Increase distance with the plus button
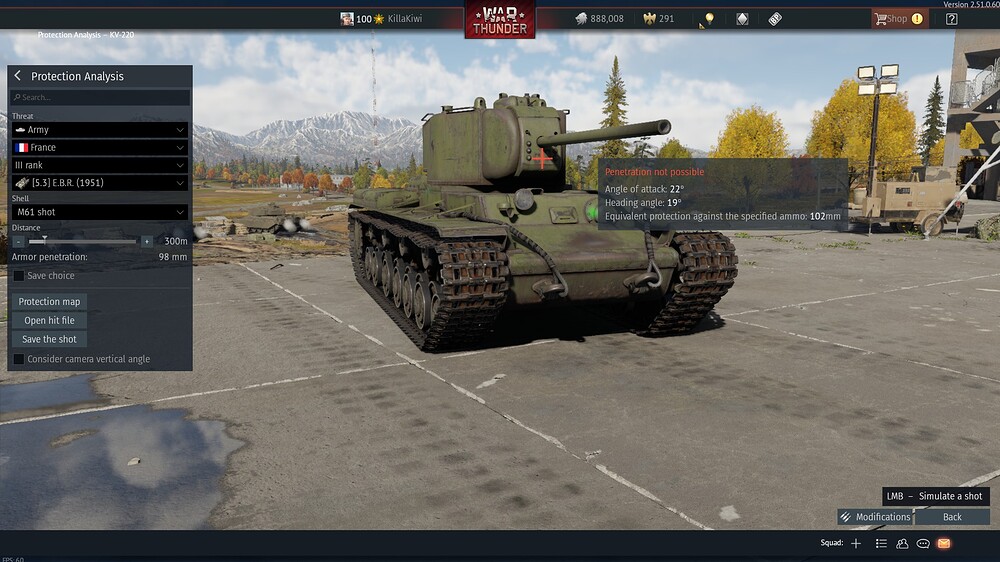 [x=147, y=241]
